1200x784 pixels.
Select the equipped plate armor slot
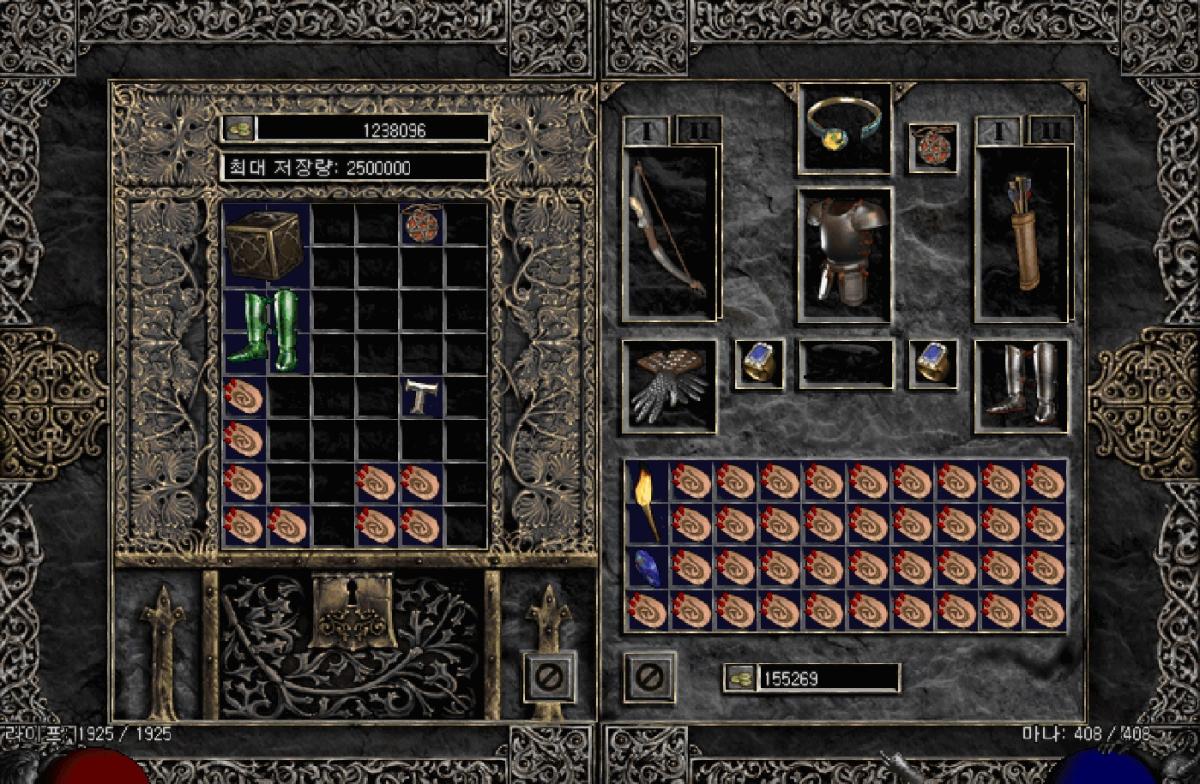845,254
